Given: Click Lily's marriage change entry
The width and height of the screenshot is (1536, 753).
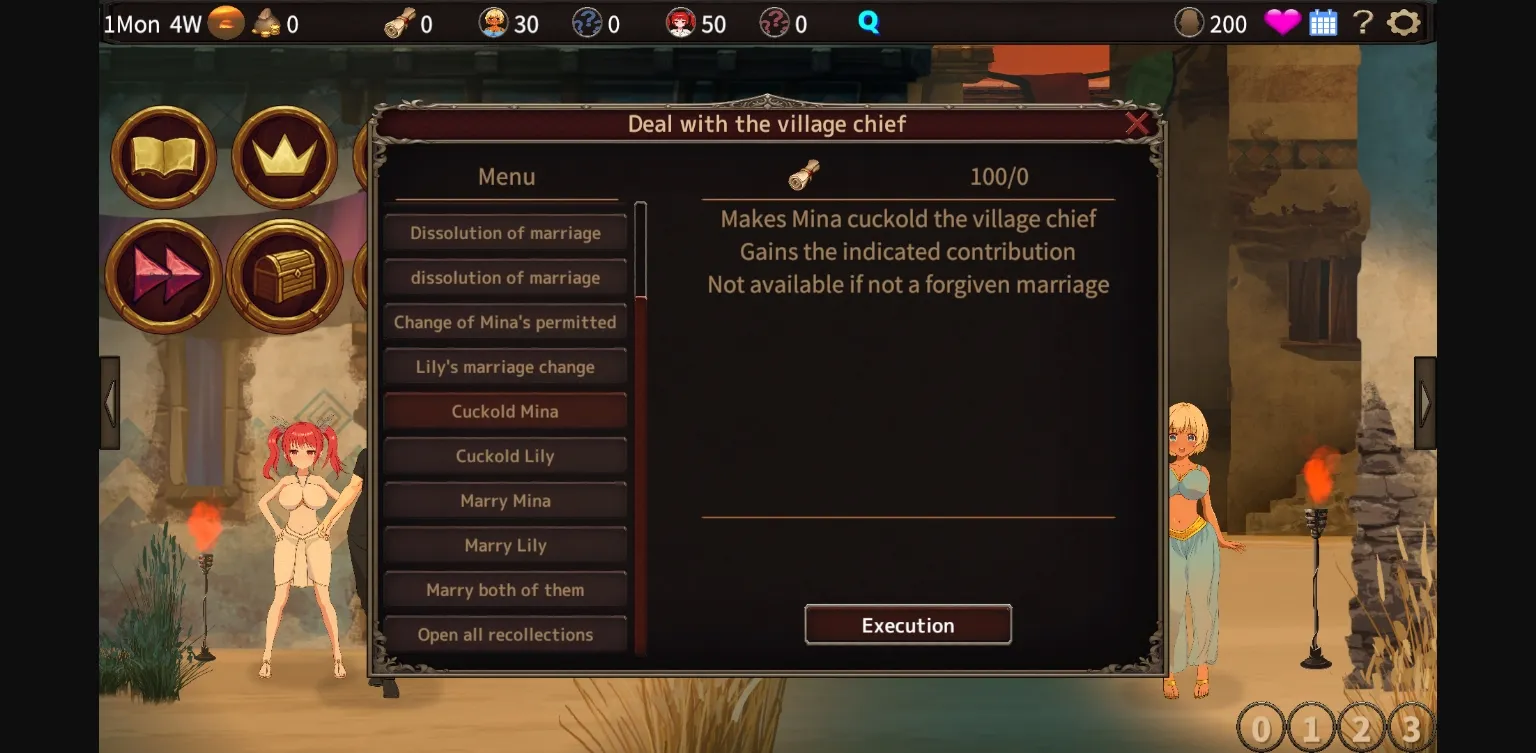Looking at the screenshot, I should click(x=504, y=366).
